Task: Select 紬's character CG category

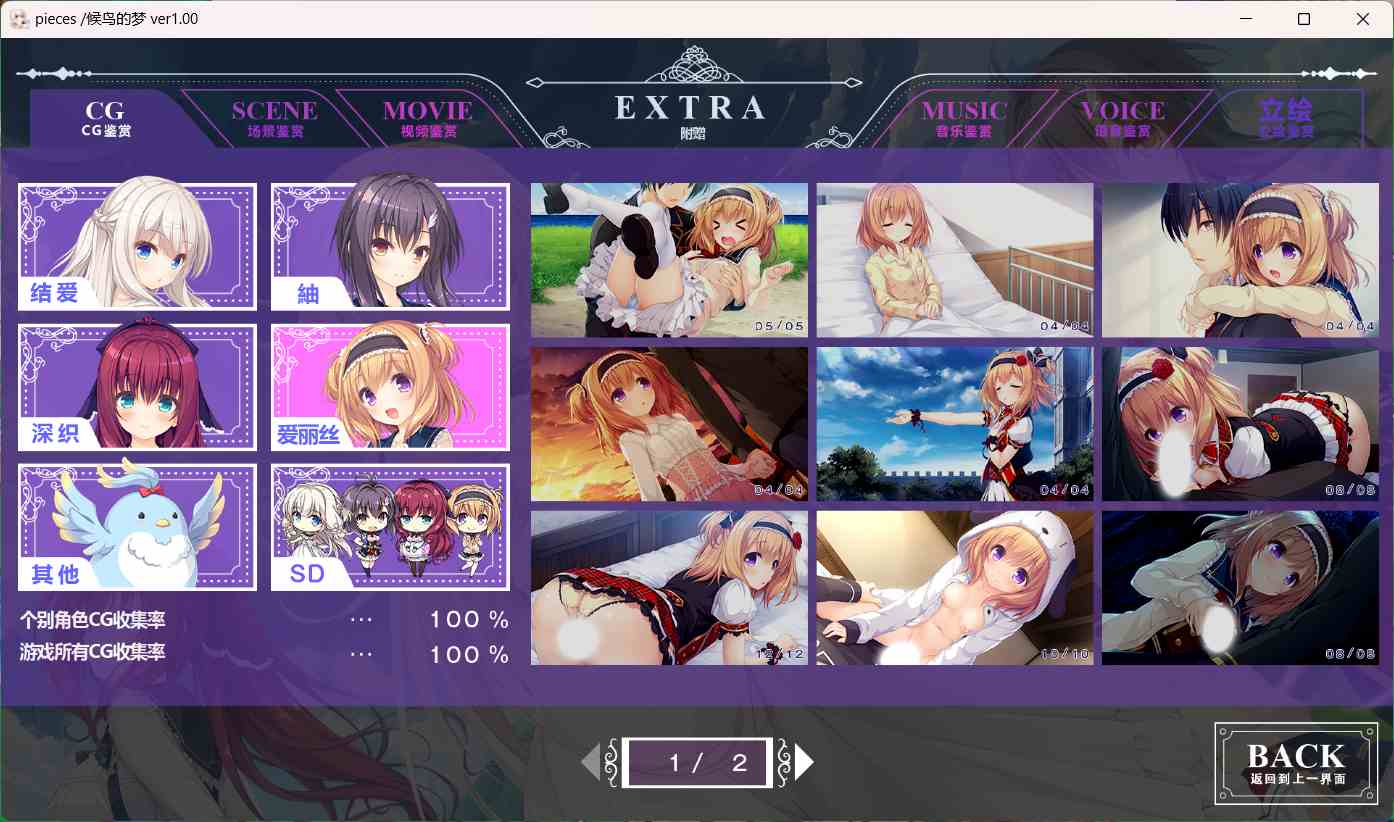Action: click(389, 246)
